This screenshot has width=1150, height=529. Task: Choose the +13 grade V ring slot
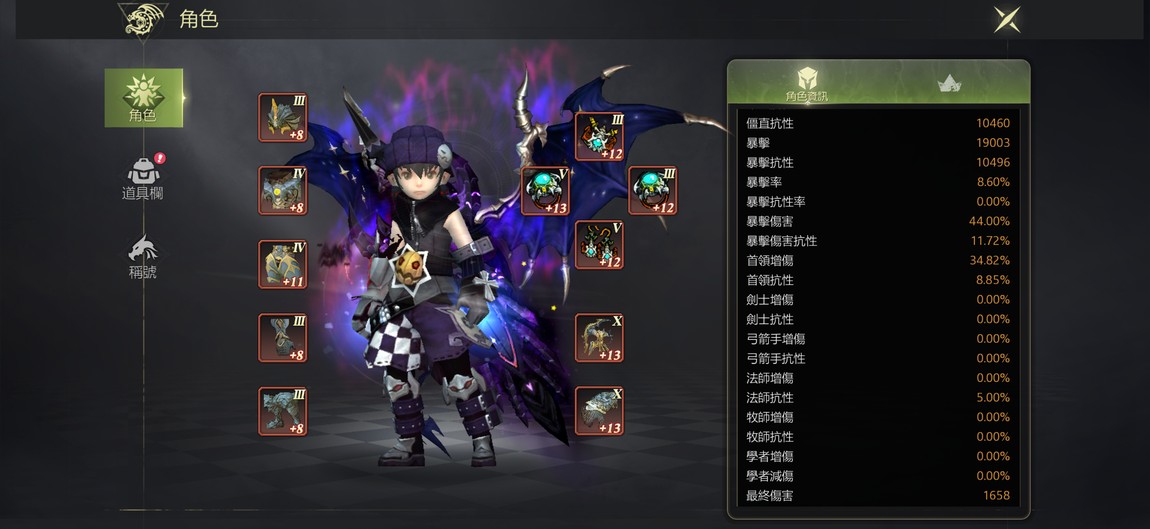point(546,191)
